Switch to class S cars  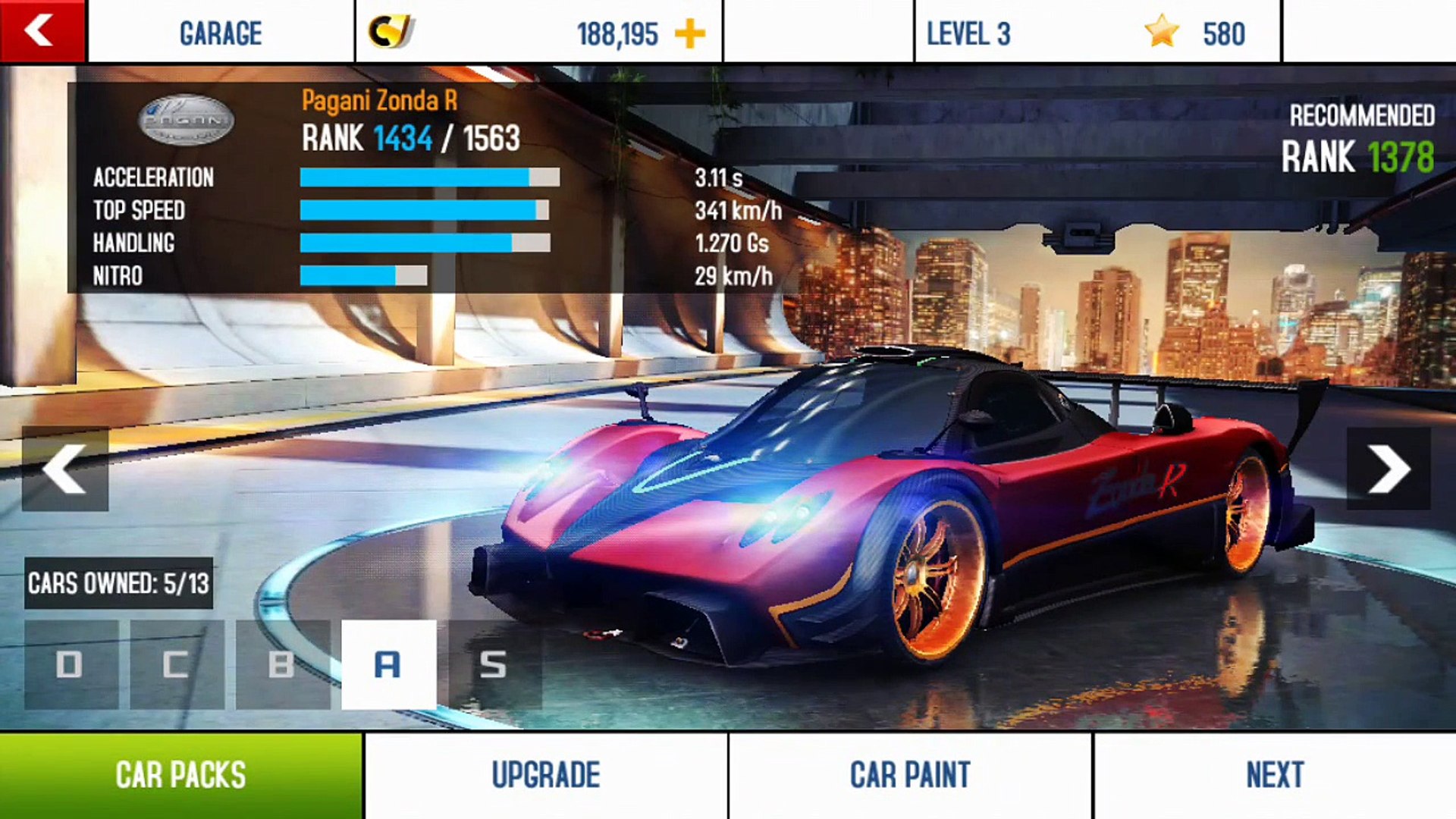click(x=494, y=664)
